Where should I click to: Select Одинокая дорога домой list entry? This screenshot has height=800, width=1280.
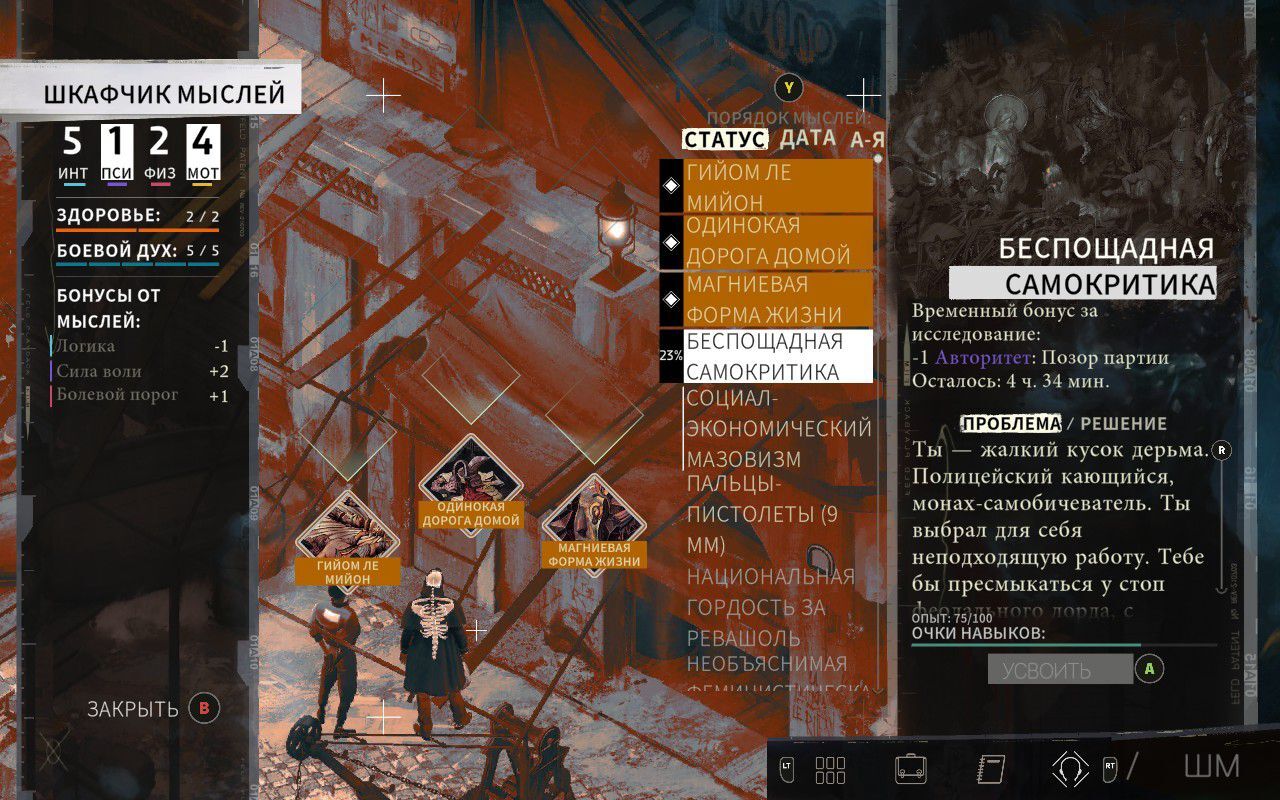click(765, 241)
